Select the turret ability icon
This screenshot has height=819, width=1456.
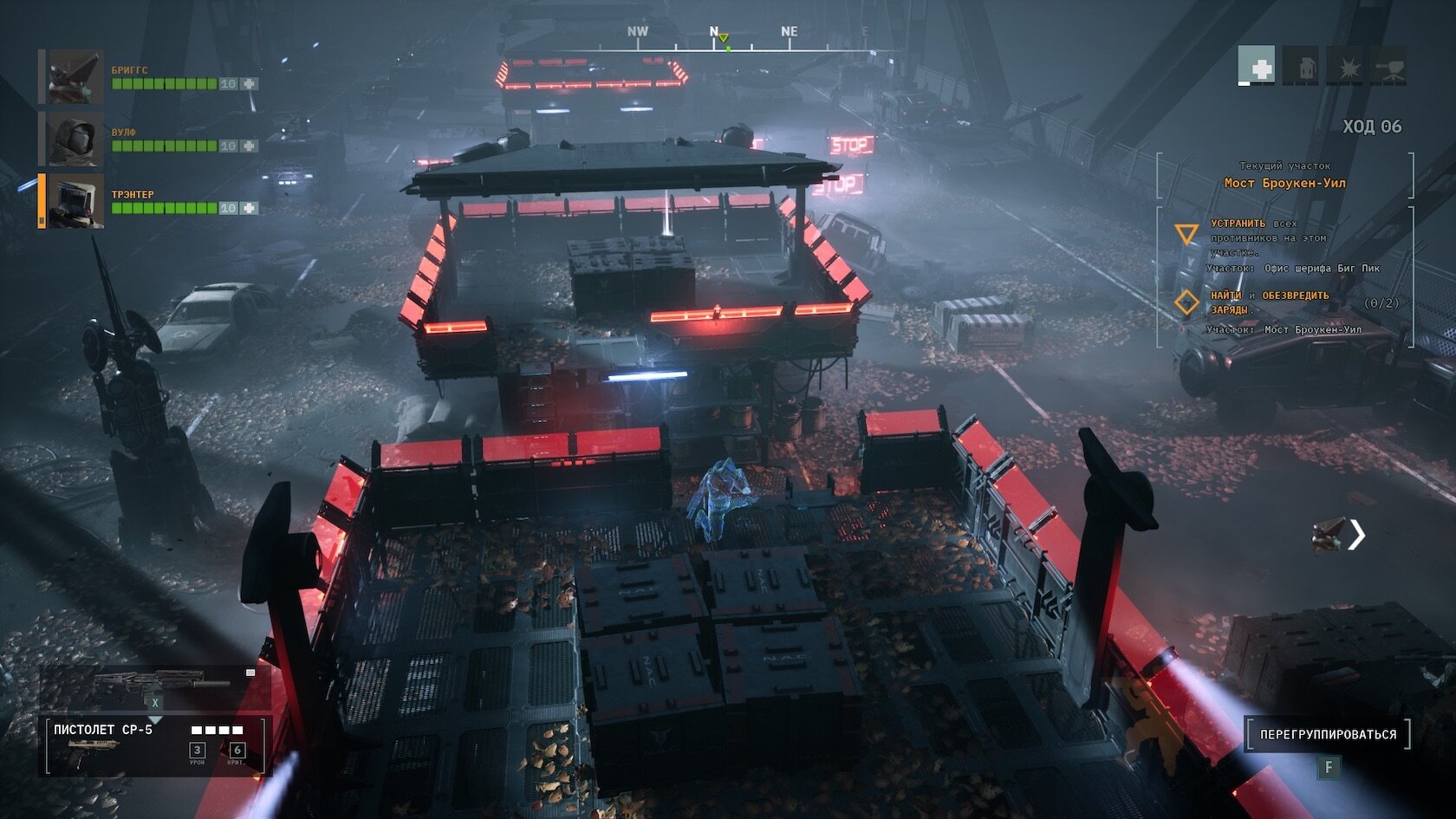tap(1388, 66)
